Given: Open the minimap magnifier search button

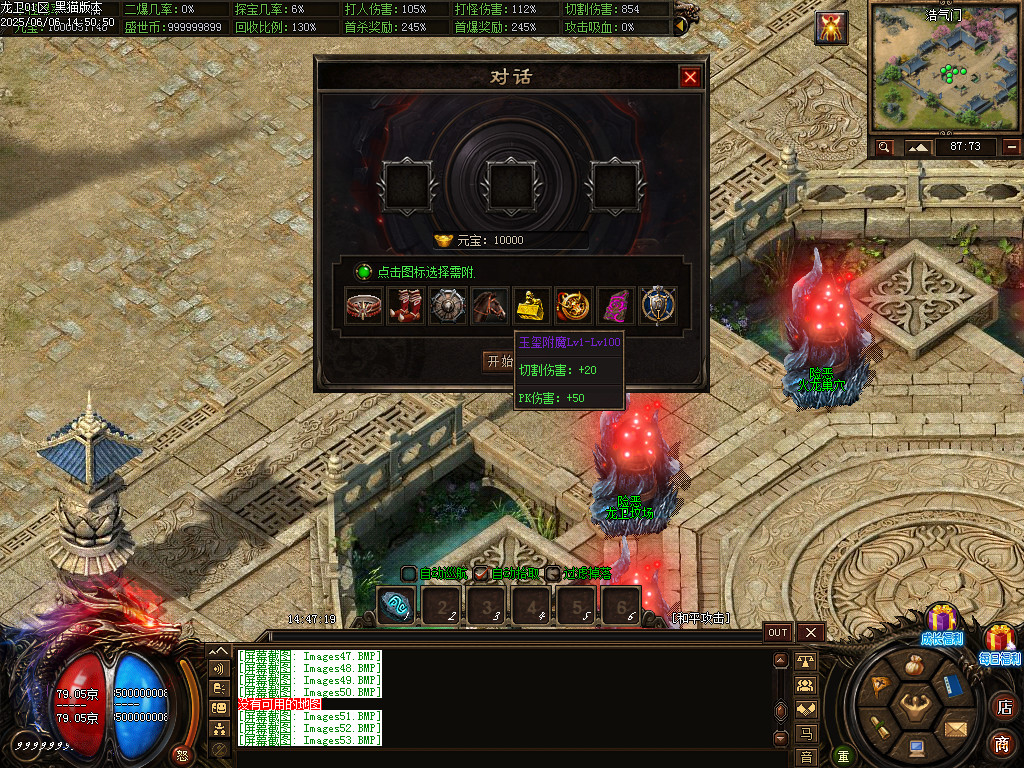Looking at the screenshot, I should (x=884, y=147).
